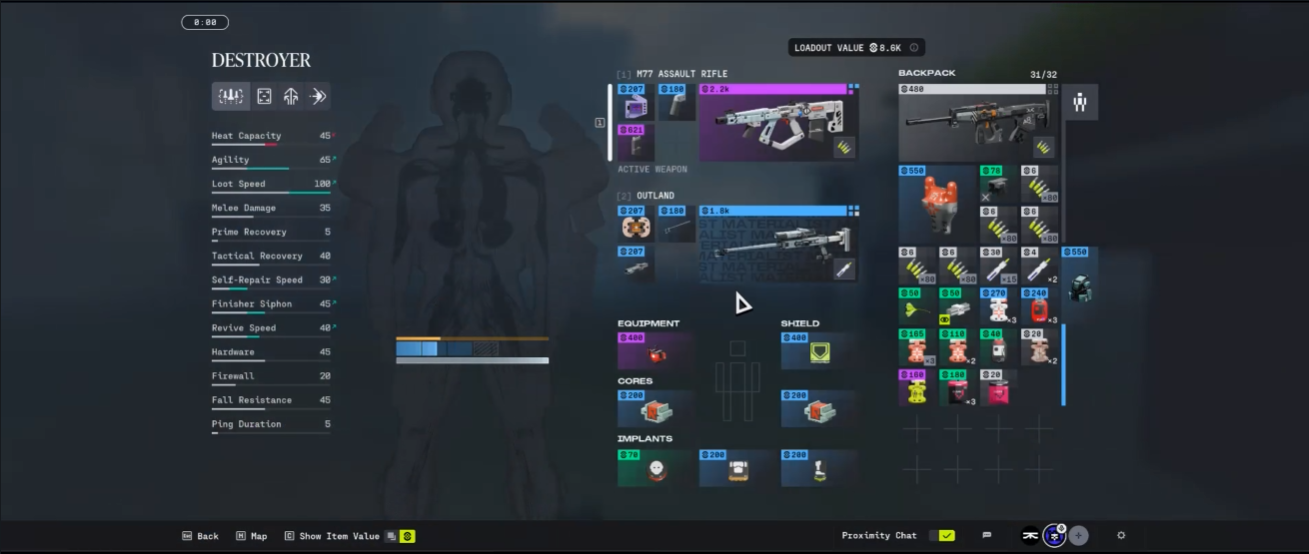Click the add squad member plus button
1309x554 pixels.
click(1078, 536)
